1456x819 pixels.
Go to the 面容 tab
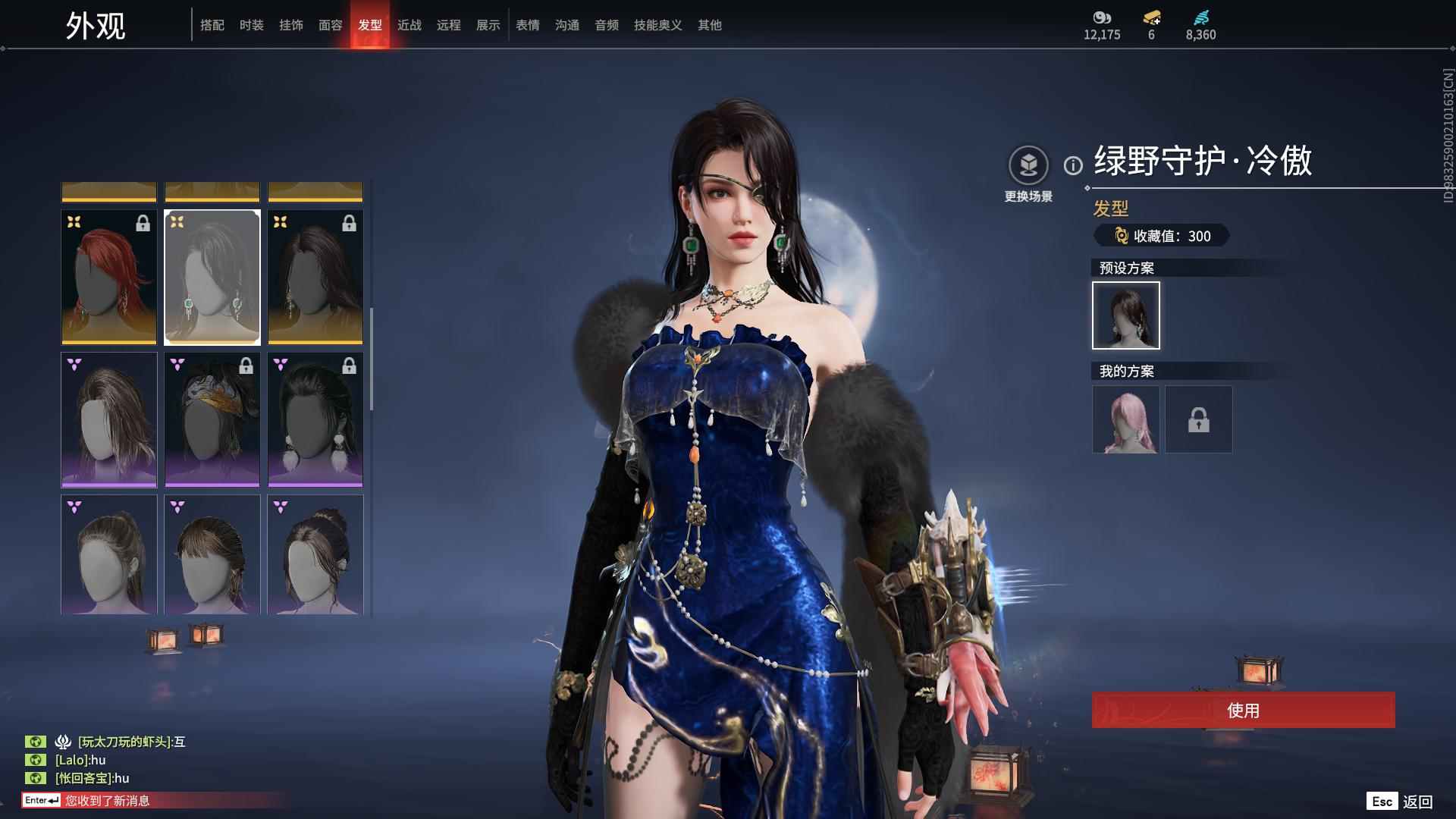coord(330,25)
